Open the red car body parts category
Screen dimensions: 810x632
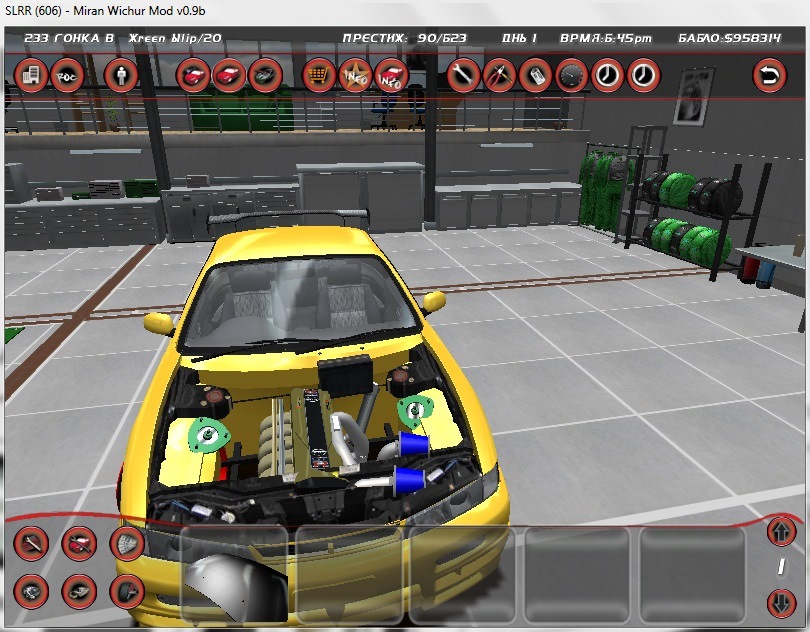click(79, 544)
